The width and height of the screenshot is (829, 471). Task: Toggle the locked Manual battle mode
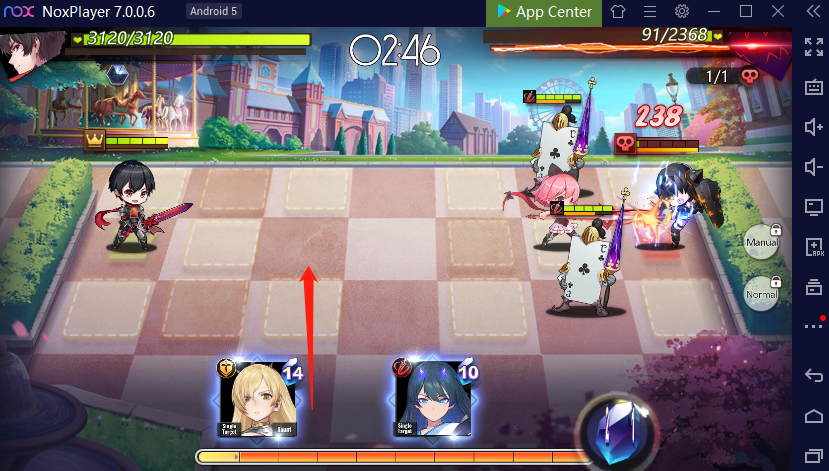tap(761, 241)
